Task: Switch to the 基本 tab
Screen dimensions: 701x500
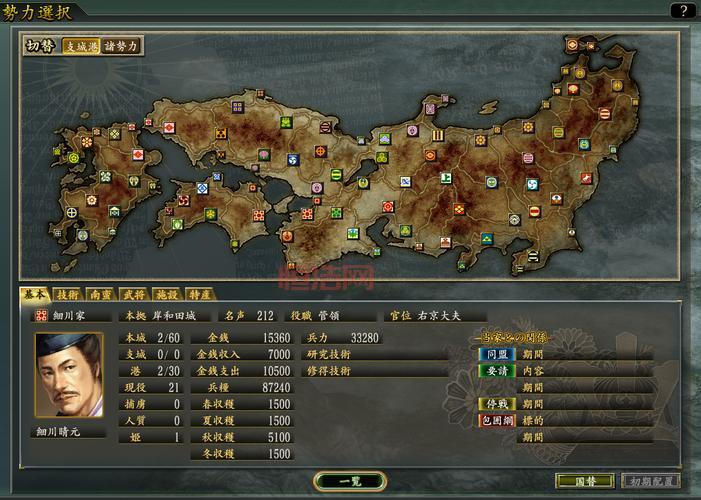Action: tap(34, 295)
